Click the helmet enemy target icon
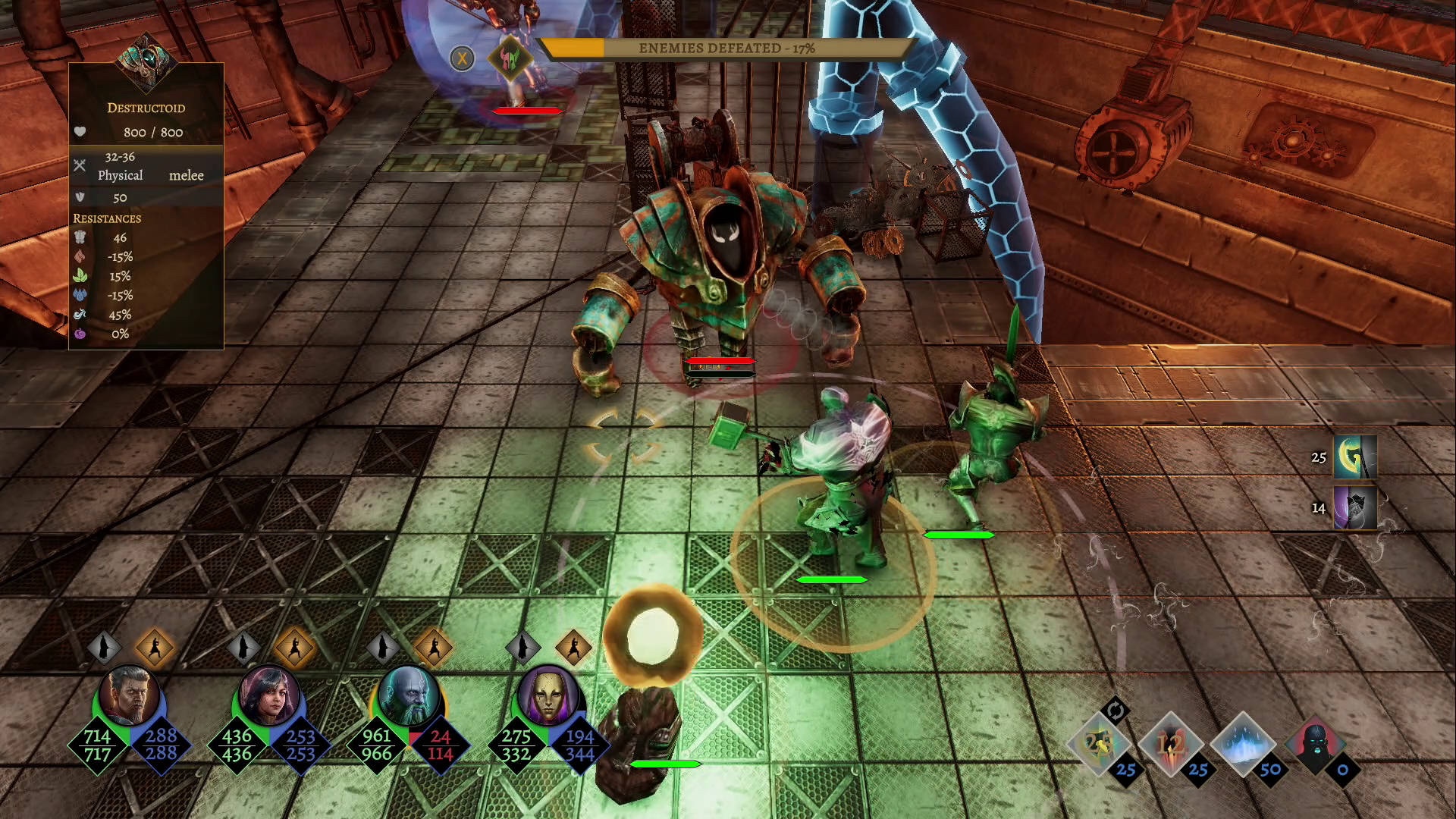The height and width of the screenshot is (819, 1456). tap(510, 58)
